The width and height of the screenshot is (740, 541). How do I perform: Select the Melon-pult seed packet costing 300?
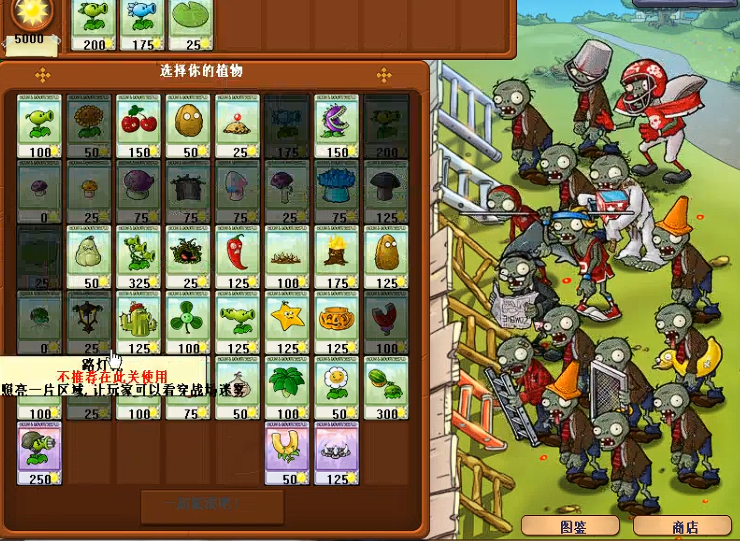tap(386, 387)
